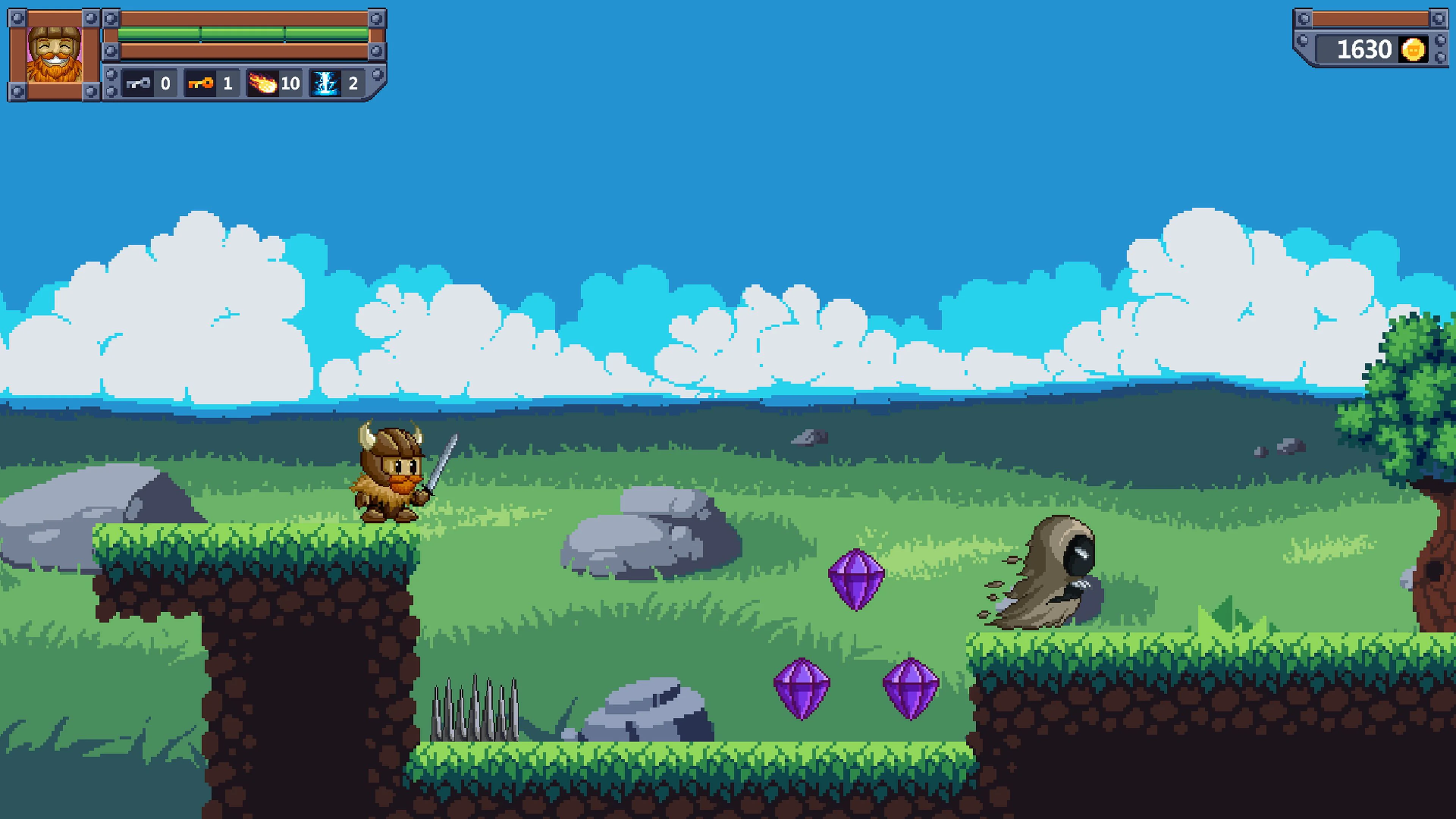
Task: Select the blue lightning spell icon
Action: 327,84
